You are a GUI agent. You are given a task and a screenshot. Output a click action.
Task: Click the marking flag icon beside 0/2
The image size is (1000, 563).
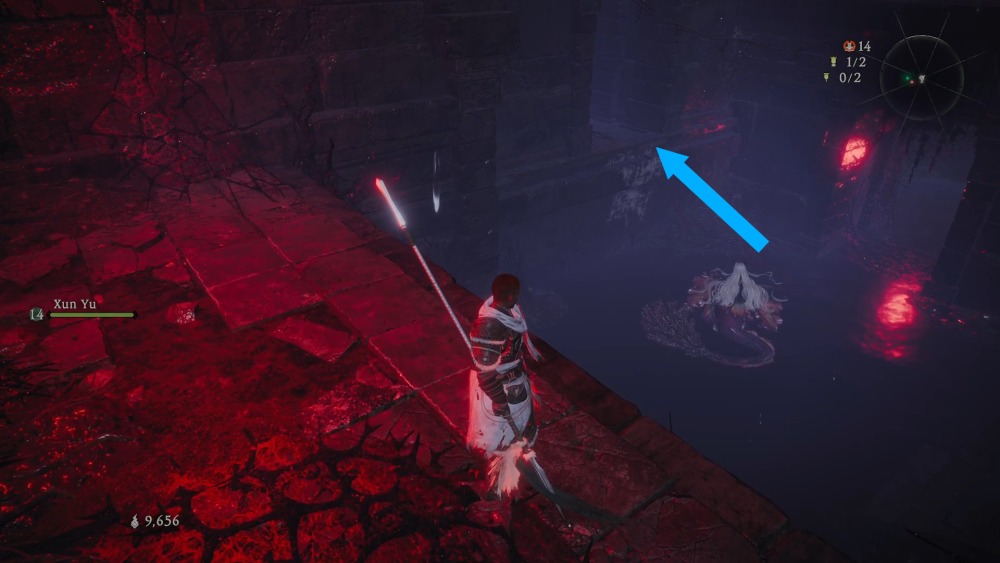(x=827, y=77)
